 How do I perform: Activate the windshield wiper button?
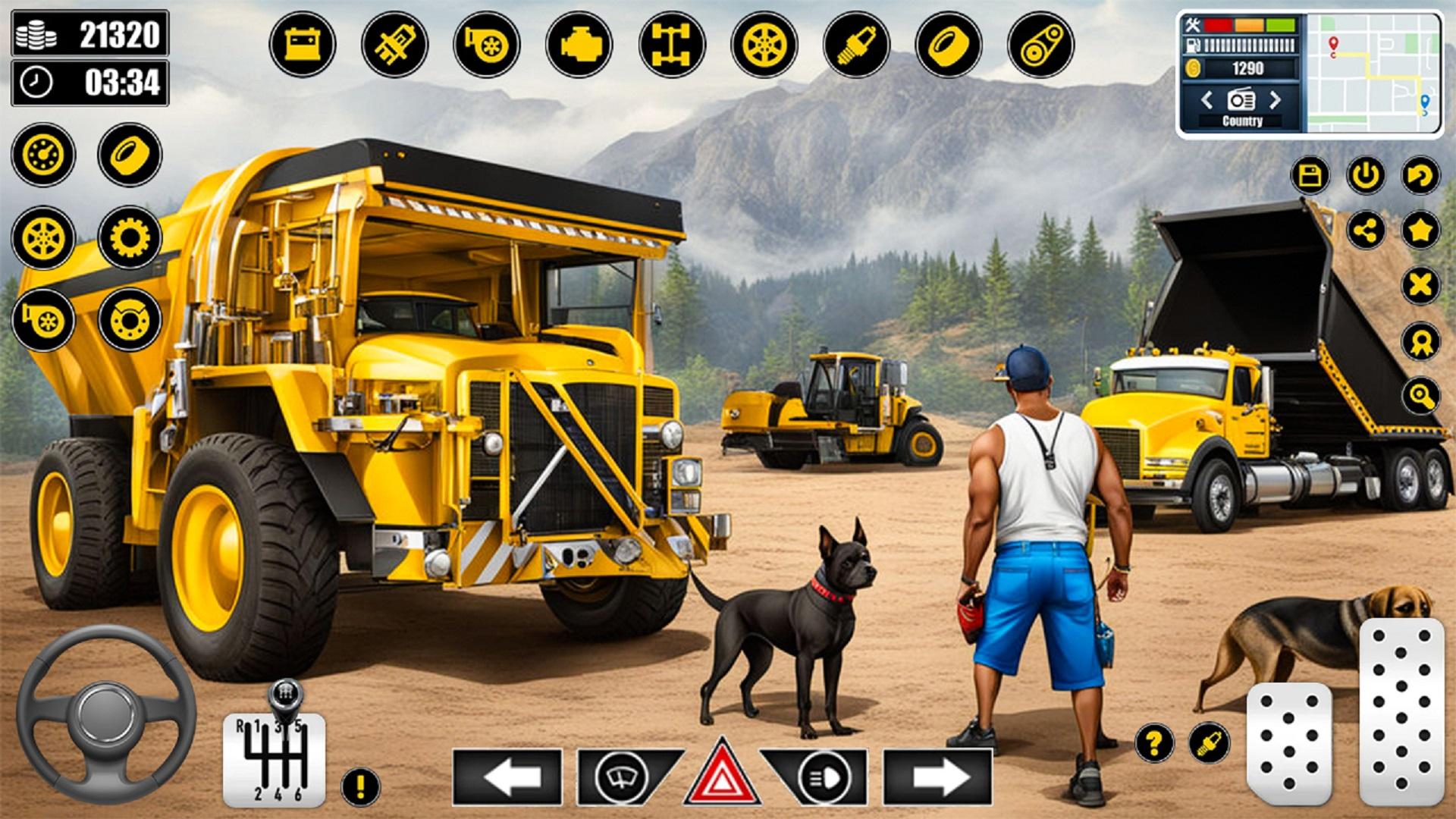pyautogui.click(x=622, y=777)
